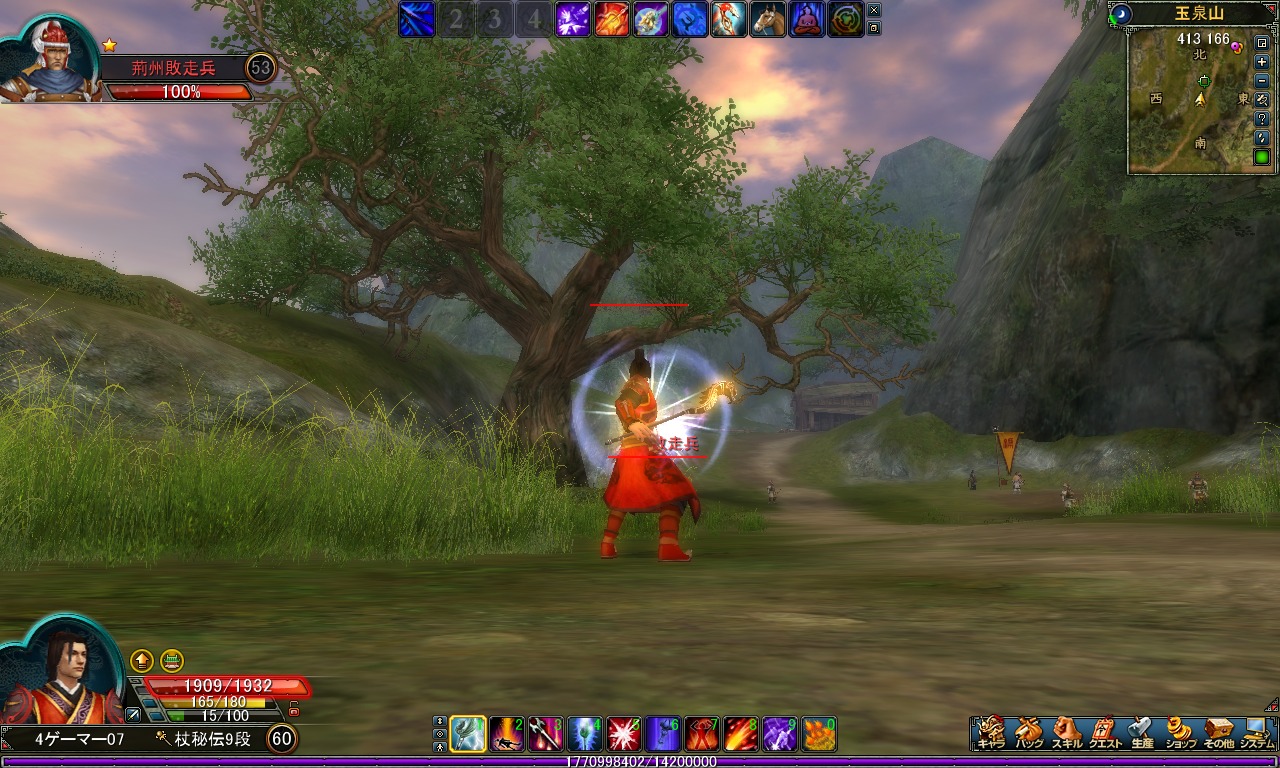1280x768 pixels.
Task: Open the スキル skill menu
Action: pos(1066,732)
